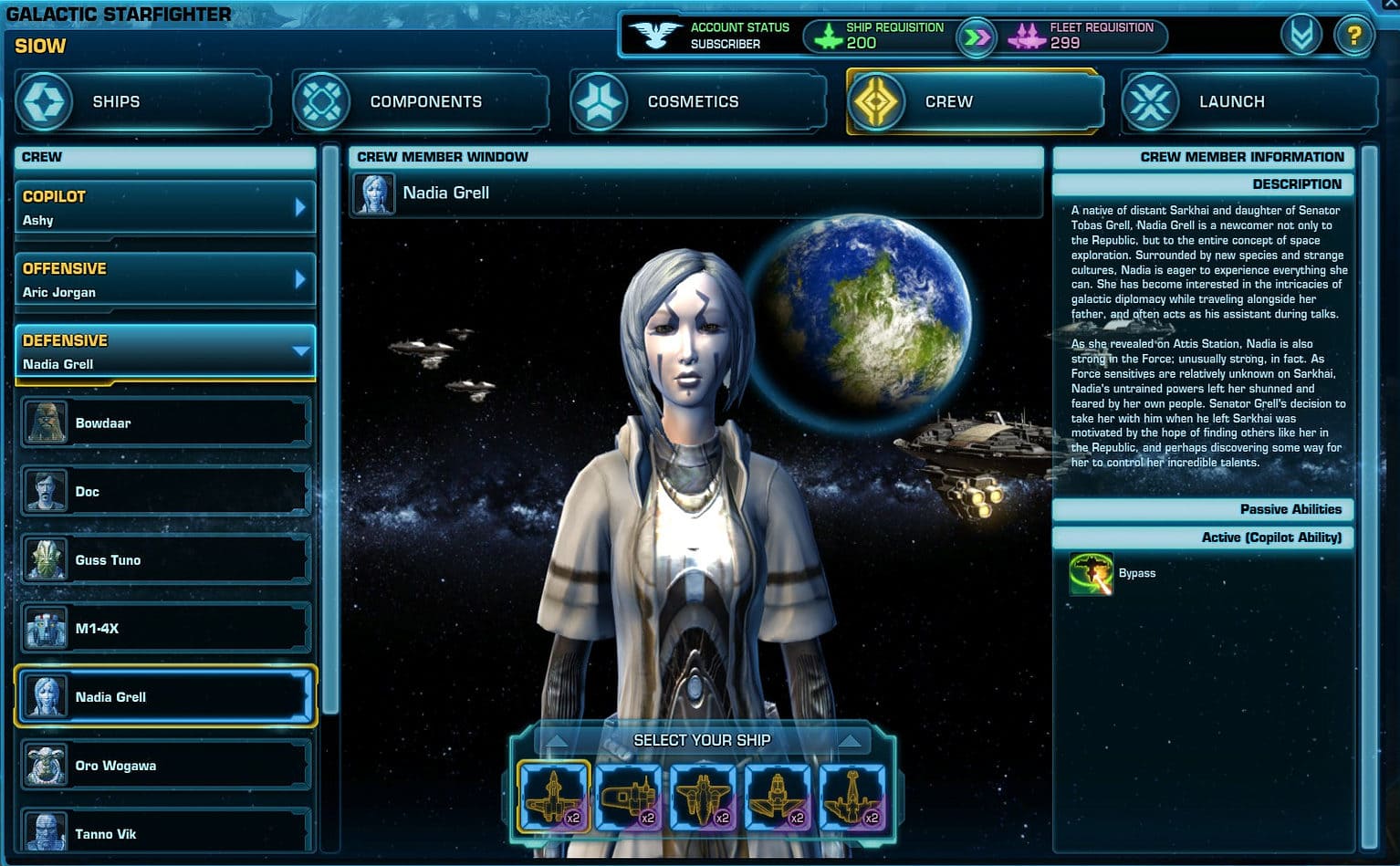Image resolution: width=1400 pixels, height=866 pixels.
Task: Select the Bypass copilot ability icon
Action: click(1091, 572)
